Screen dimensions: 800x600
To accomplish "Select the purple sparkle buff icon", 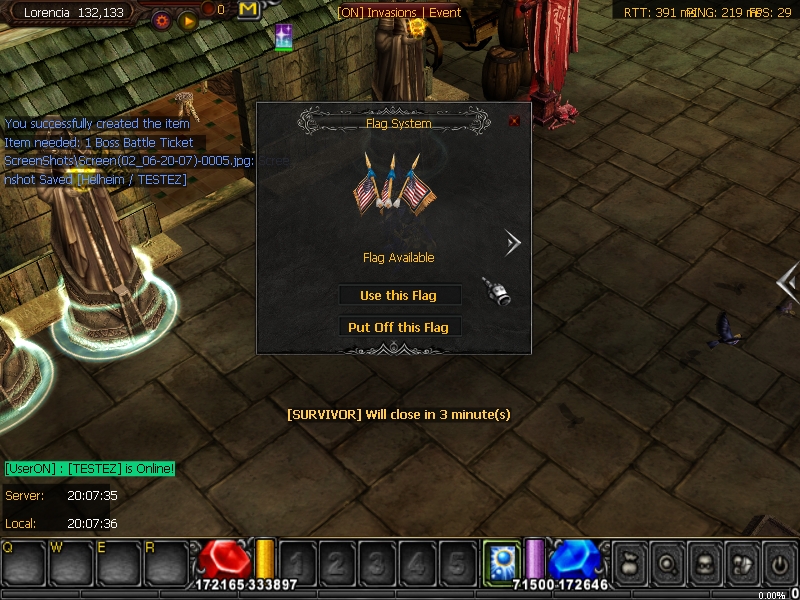I will [x=284, y=38].
